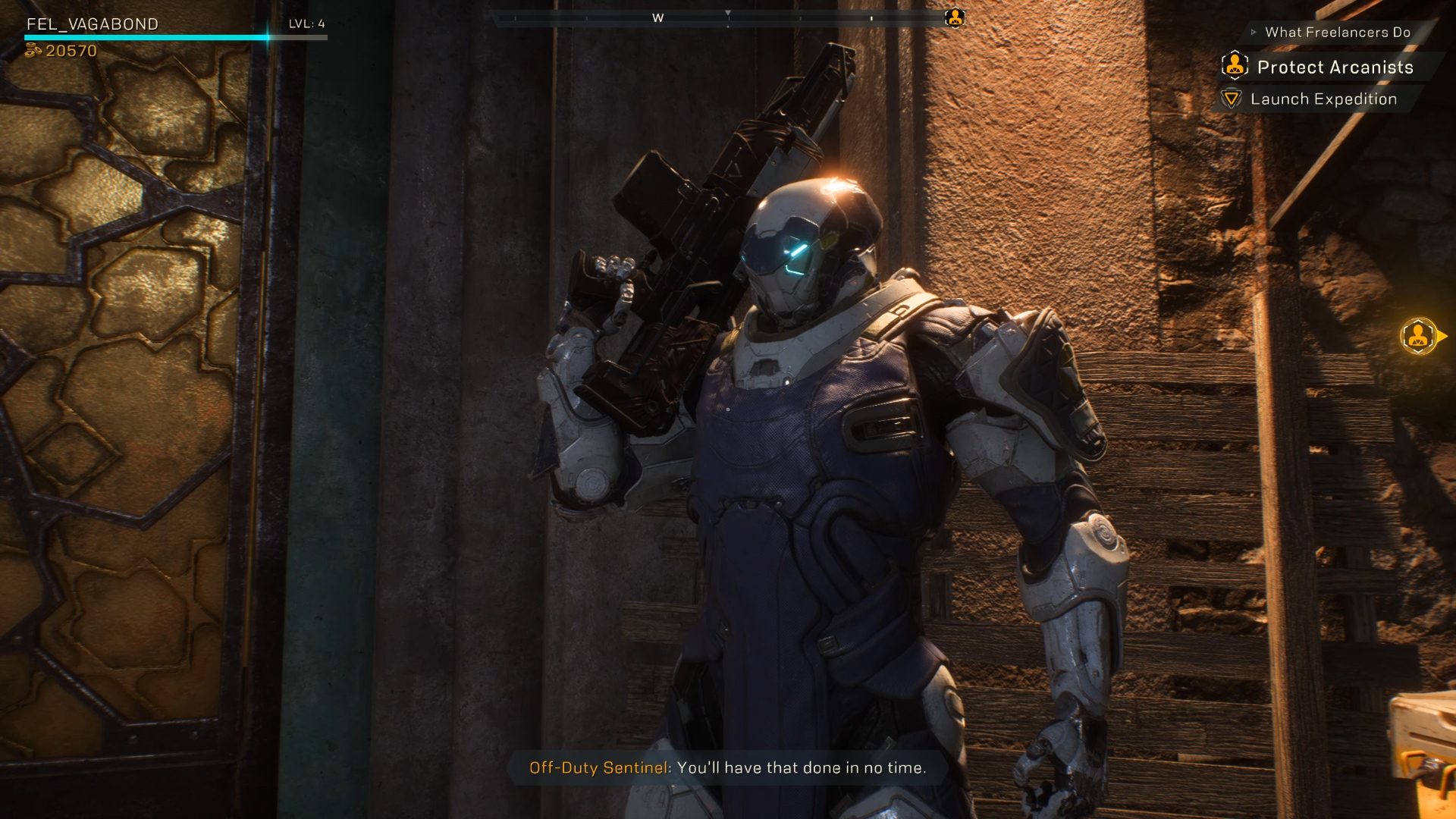The image size is (1456, 819).
Task: Click the Launch Expedition label
Action: coord(1324,99)
